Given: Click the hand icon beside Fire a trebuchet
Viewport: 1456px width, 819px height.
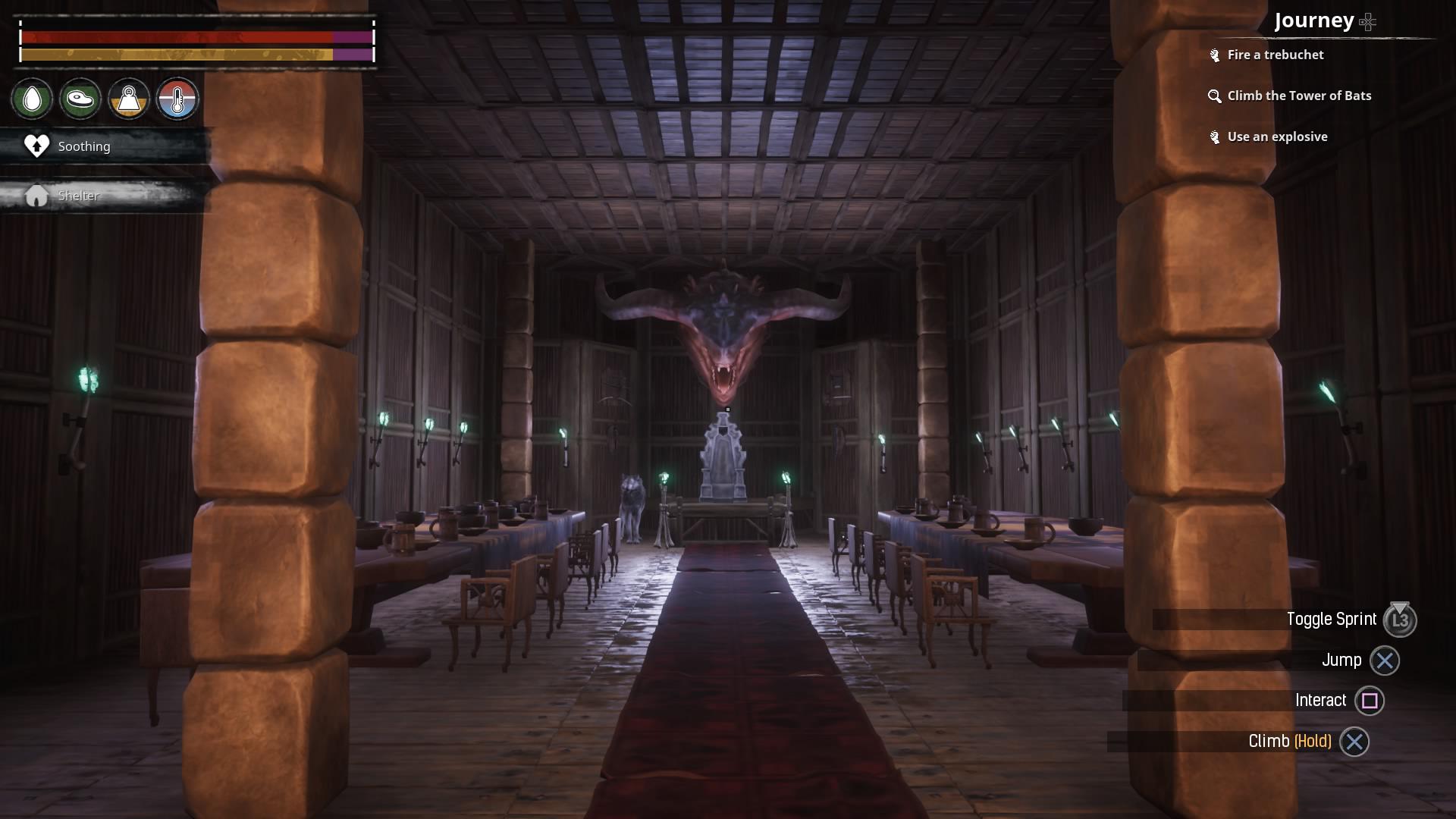Looking at the screenshot, I should click(x=1214, y=55).
